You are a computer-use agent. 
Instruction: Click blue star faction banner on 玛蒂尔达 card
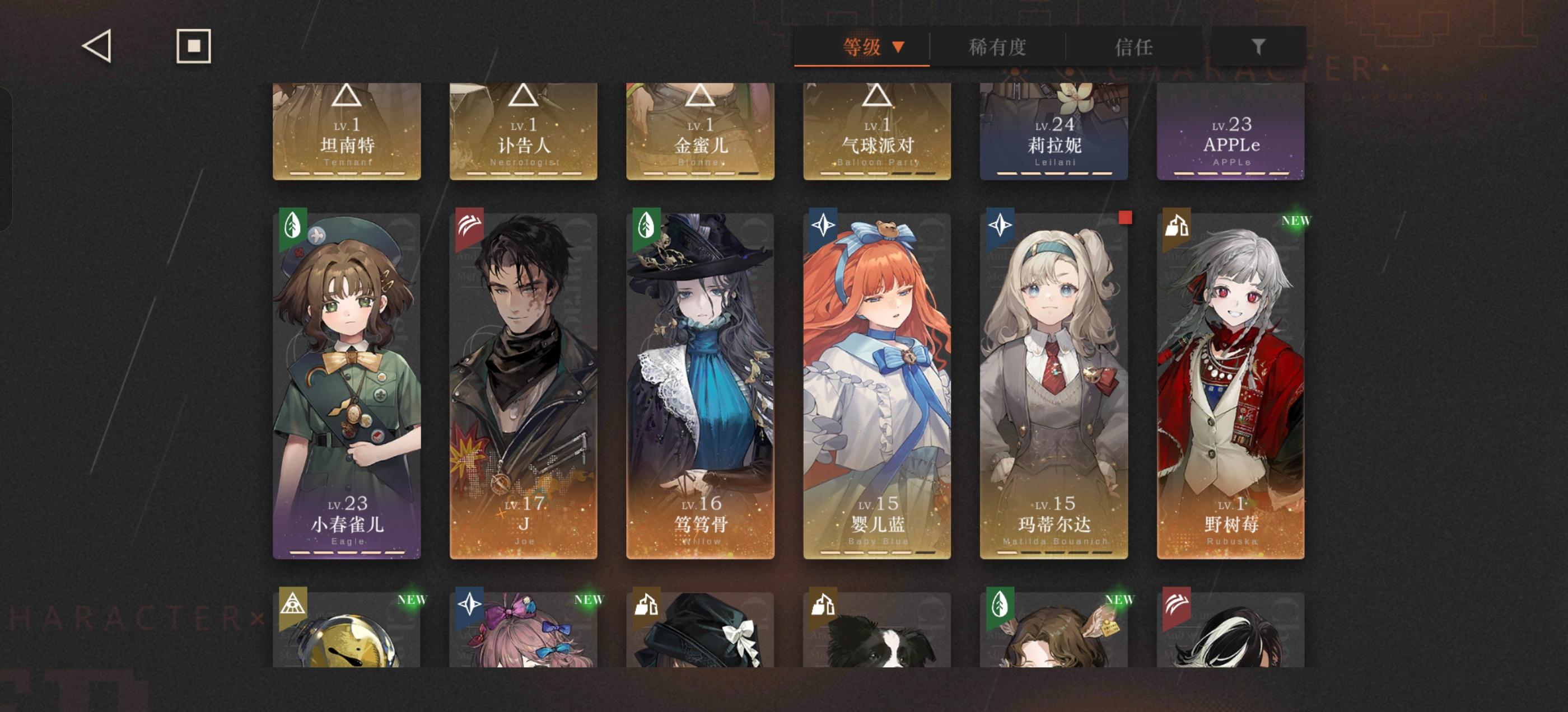pos(998,227)
